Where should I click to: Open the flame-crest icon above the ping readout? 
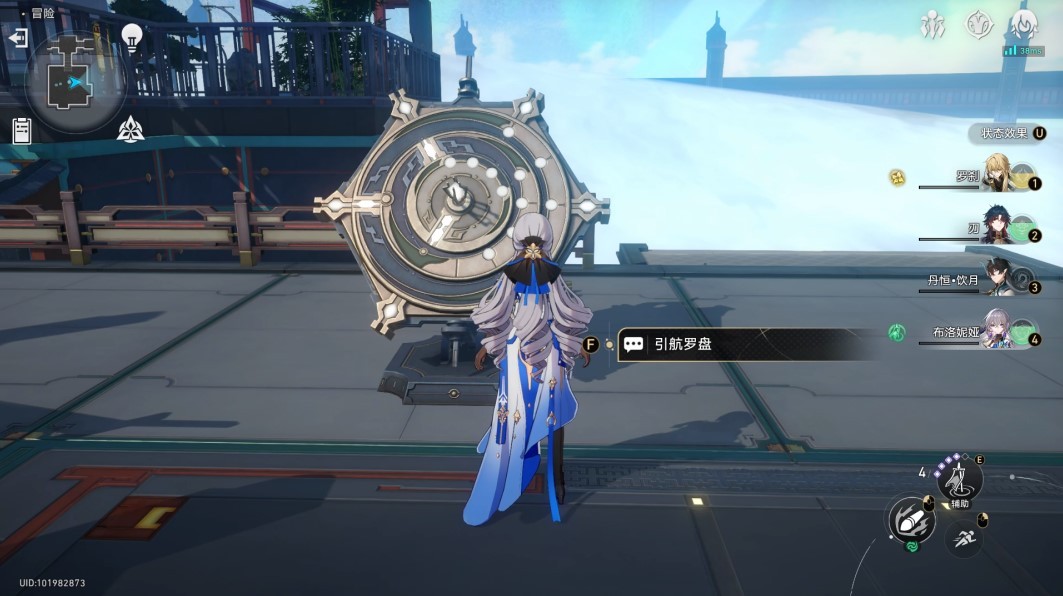point(1022,24)
